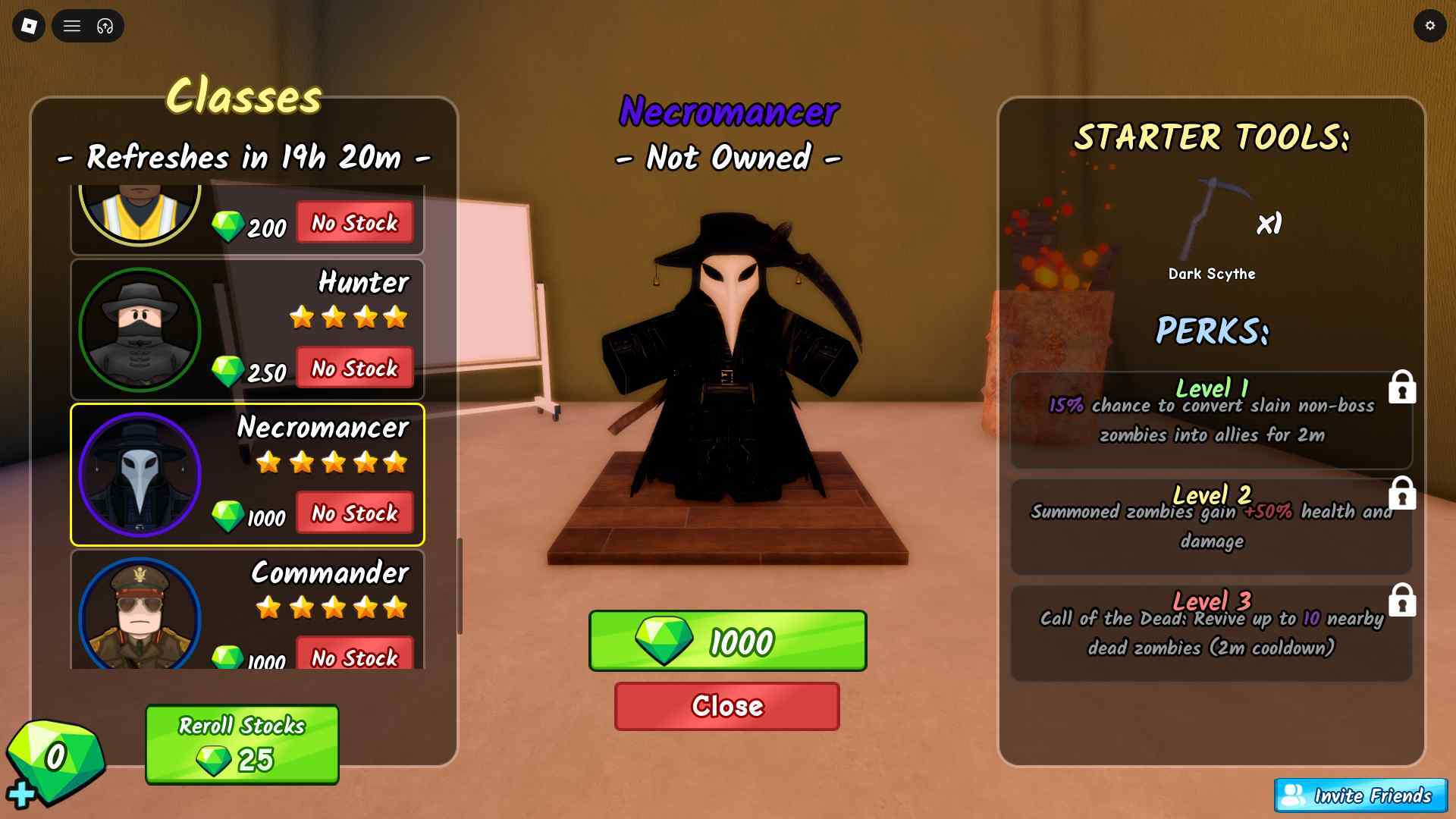Click the Roblox logo icon top-left
1456x819 pixels.
tap(28, 26)
